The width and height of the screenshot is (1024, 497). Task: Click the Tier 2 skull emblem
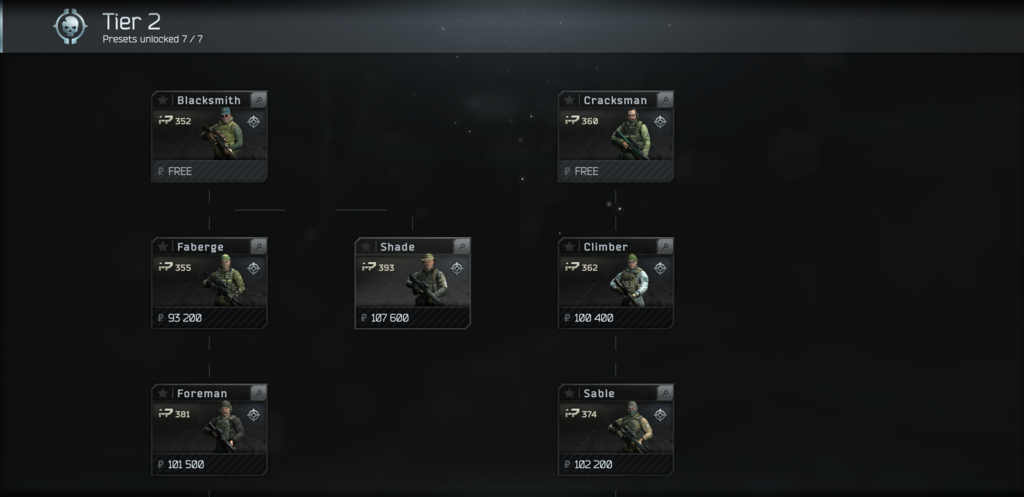[x=70, y=27]
